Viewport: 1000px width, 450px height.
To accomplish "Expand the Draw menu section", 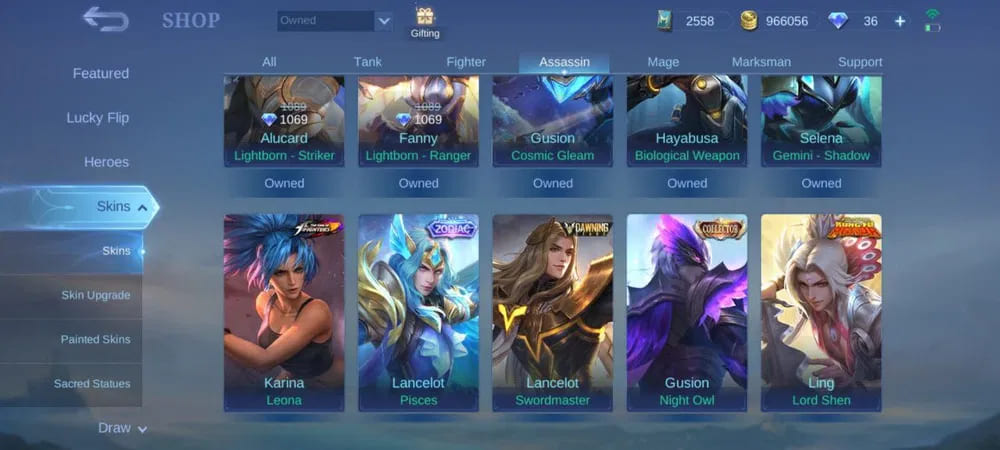I will click(x=122, y=428).
